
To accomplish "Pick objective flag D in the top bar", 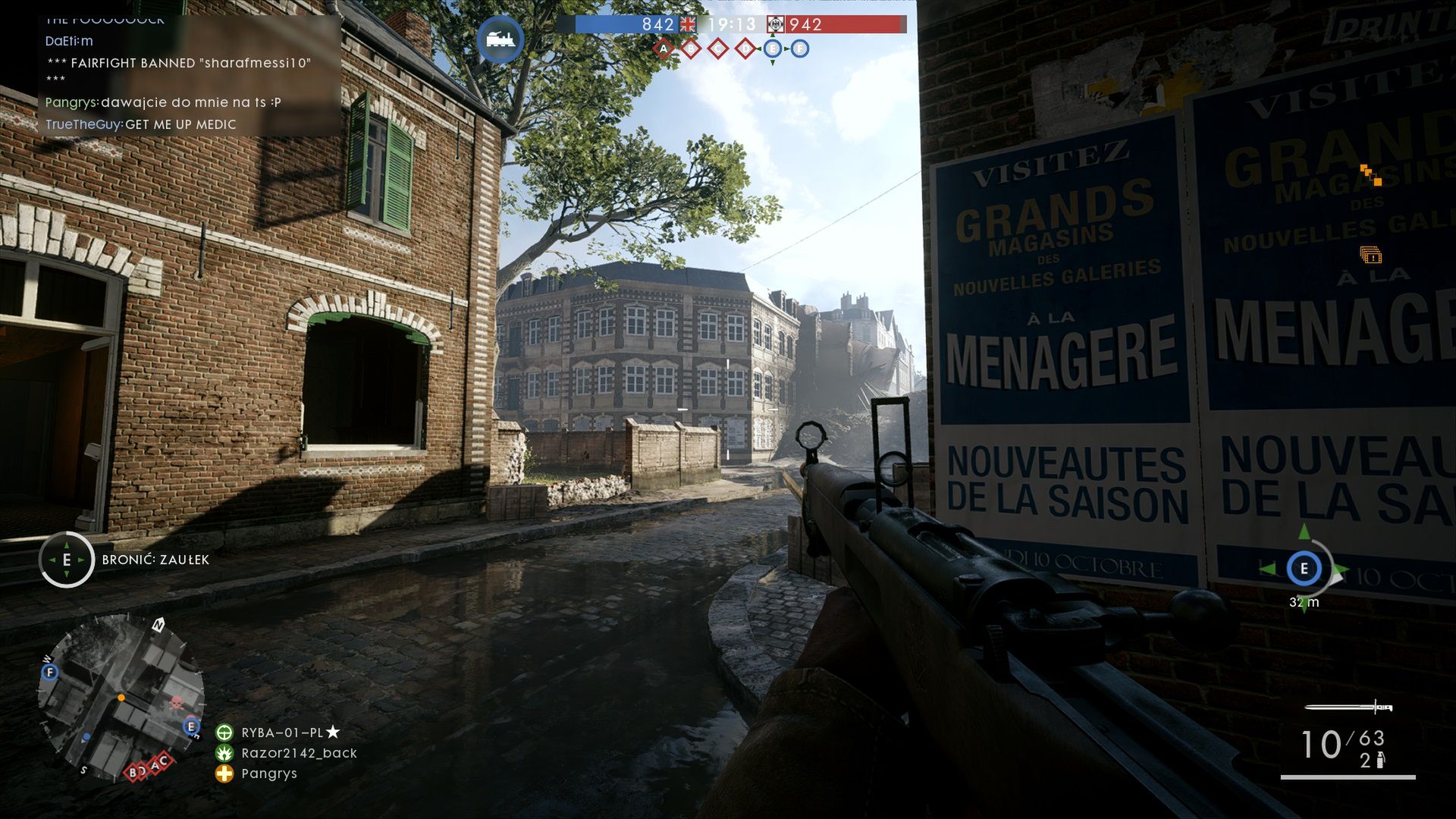I will (x=745, y=49).
